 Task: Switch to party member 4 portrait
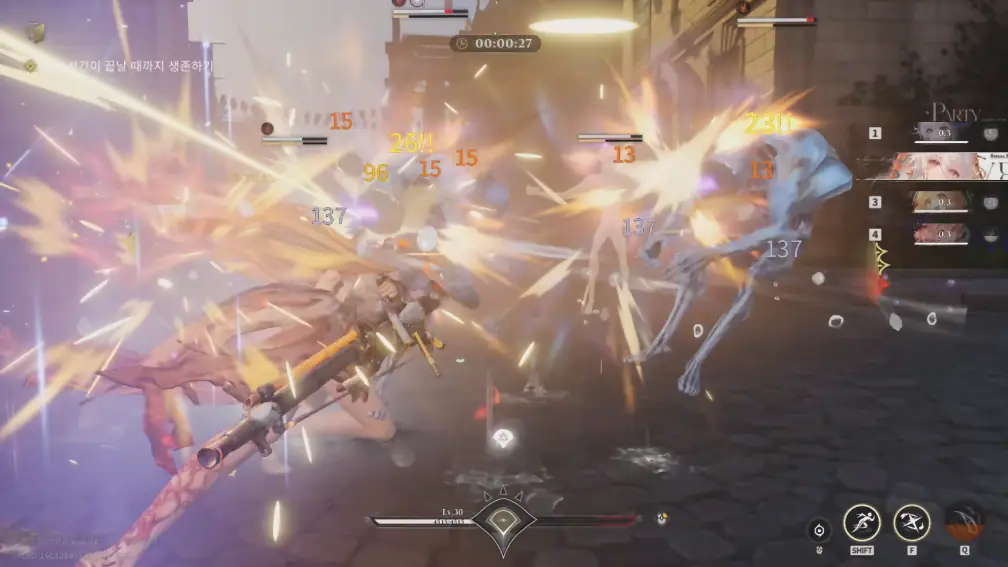[938, 235]
